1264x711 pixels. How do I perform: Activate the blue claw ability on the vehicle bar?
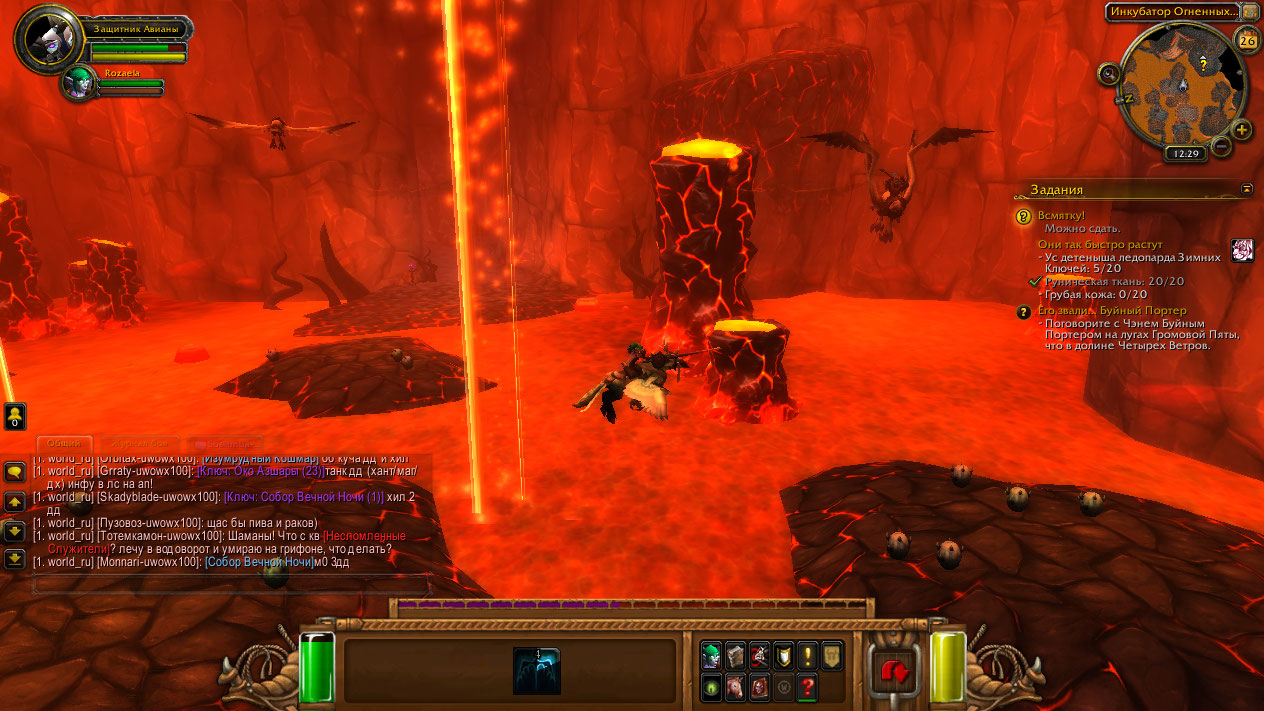537,670
